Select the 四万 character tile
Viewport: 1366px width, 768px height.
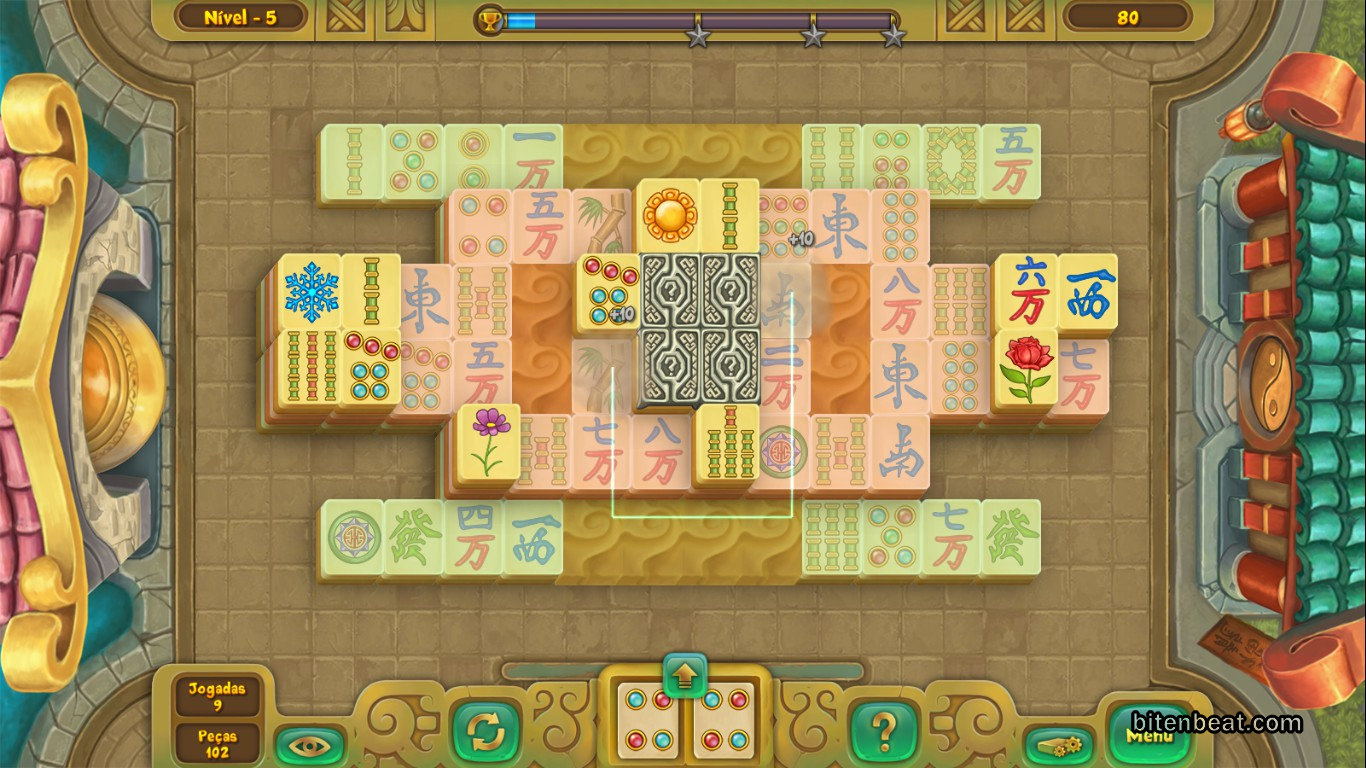(x=472, y=537)
